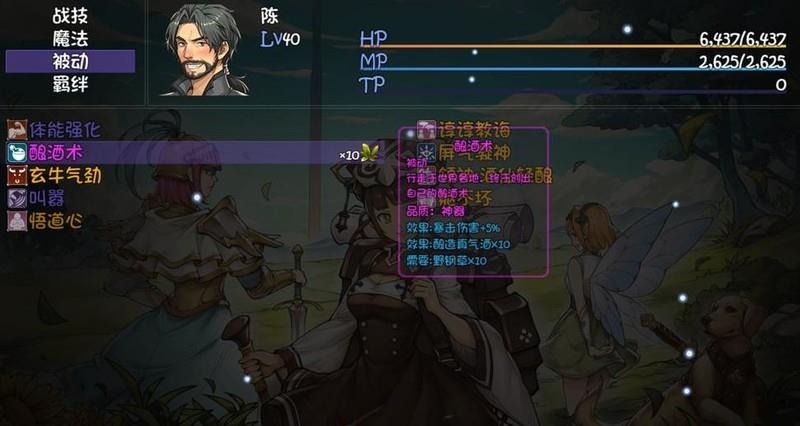Click Chen's character portrait
This screenshot has width=800, height=426.
tap(205, 50)
